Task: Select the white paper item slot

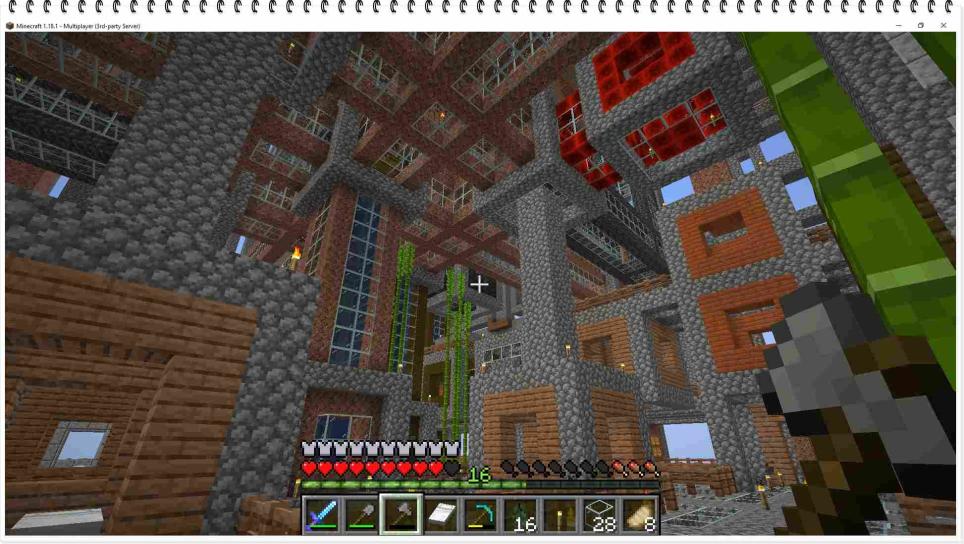Action: (x=440, y=515)
